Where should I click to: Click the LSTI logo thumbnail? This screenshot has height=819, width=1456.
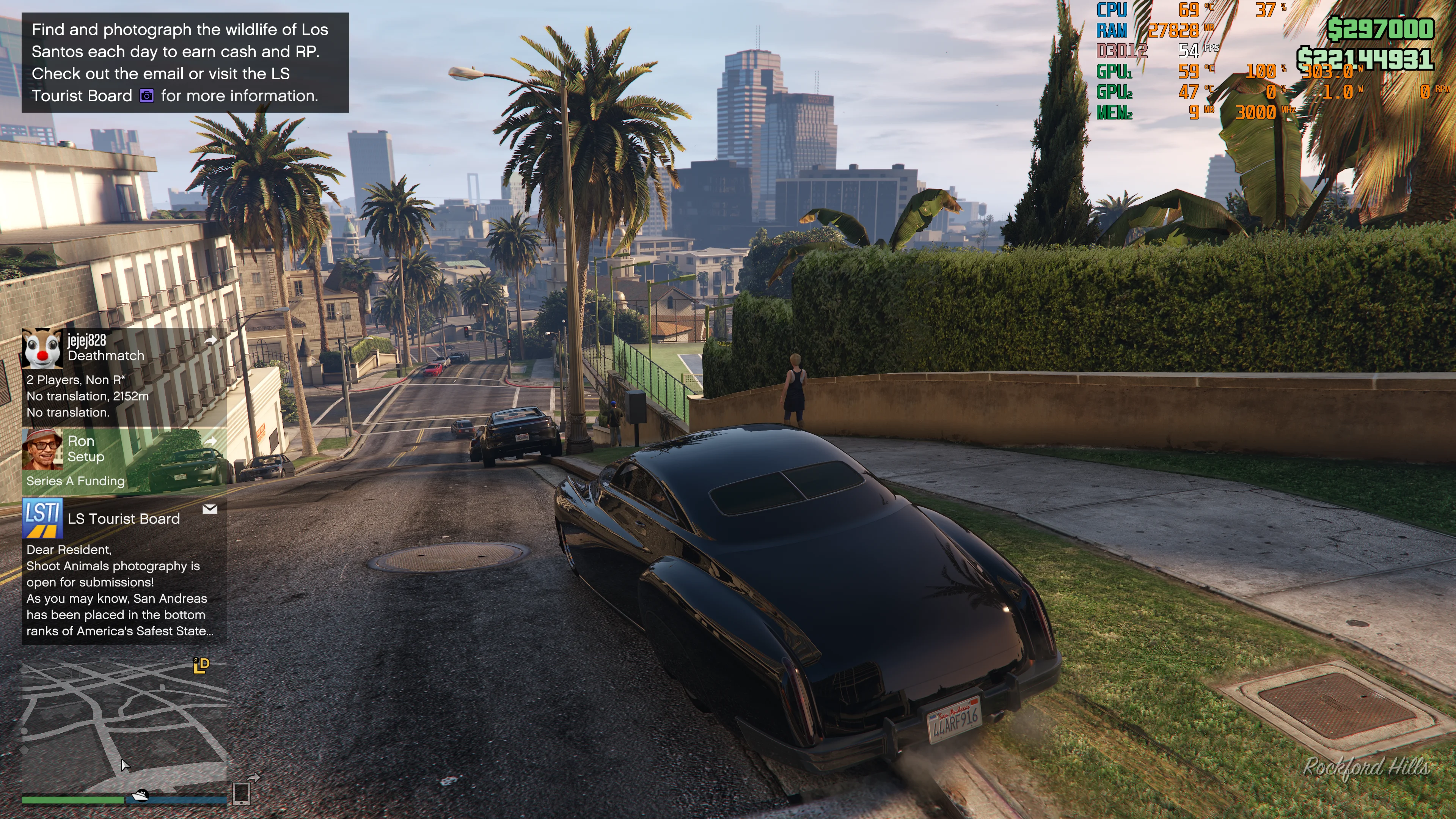(x=42, y=518)
